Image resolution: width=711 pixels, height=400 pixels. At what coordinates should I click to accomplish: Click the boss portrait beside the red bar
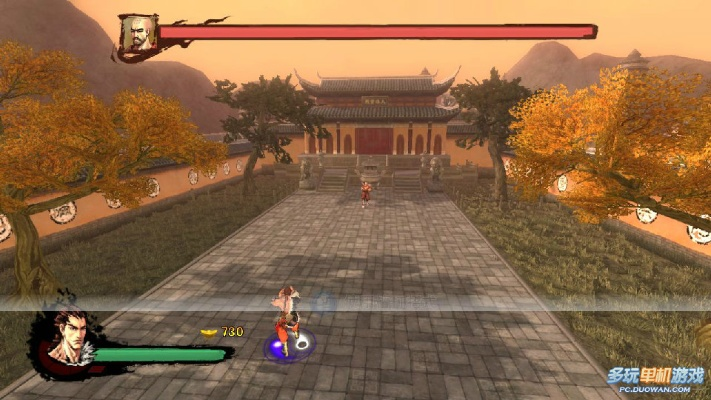[136, 34]
